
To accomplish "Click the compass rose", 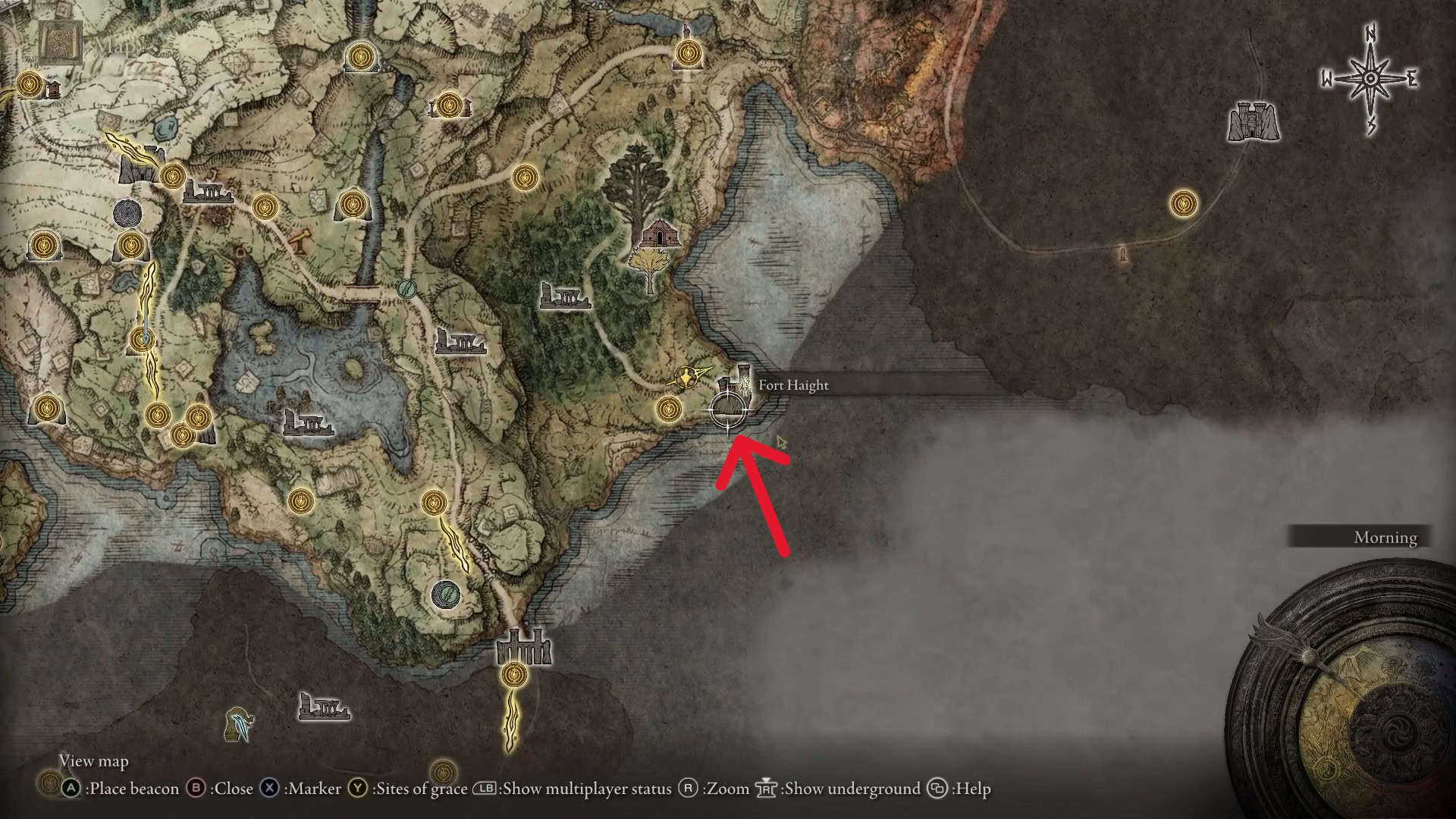I will (1370, 80).
